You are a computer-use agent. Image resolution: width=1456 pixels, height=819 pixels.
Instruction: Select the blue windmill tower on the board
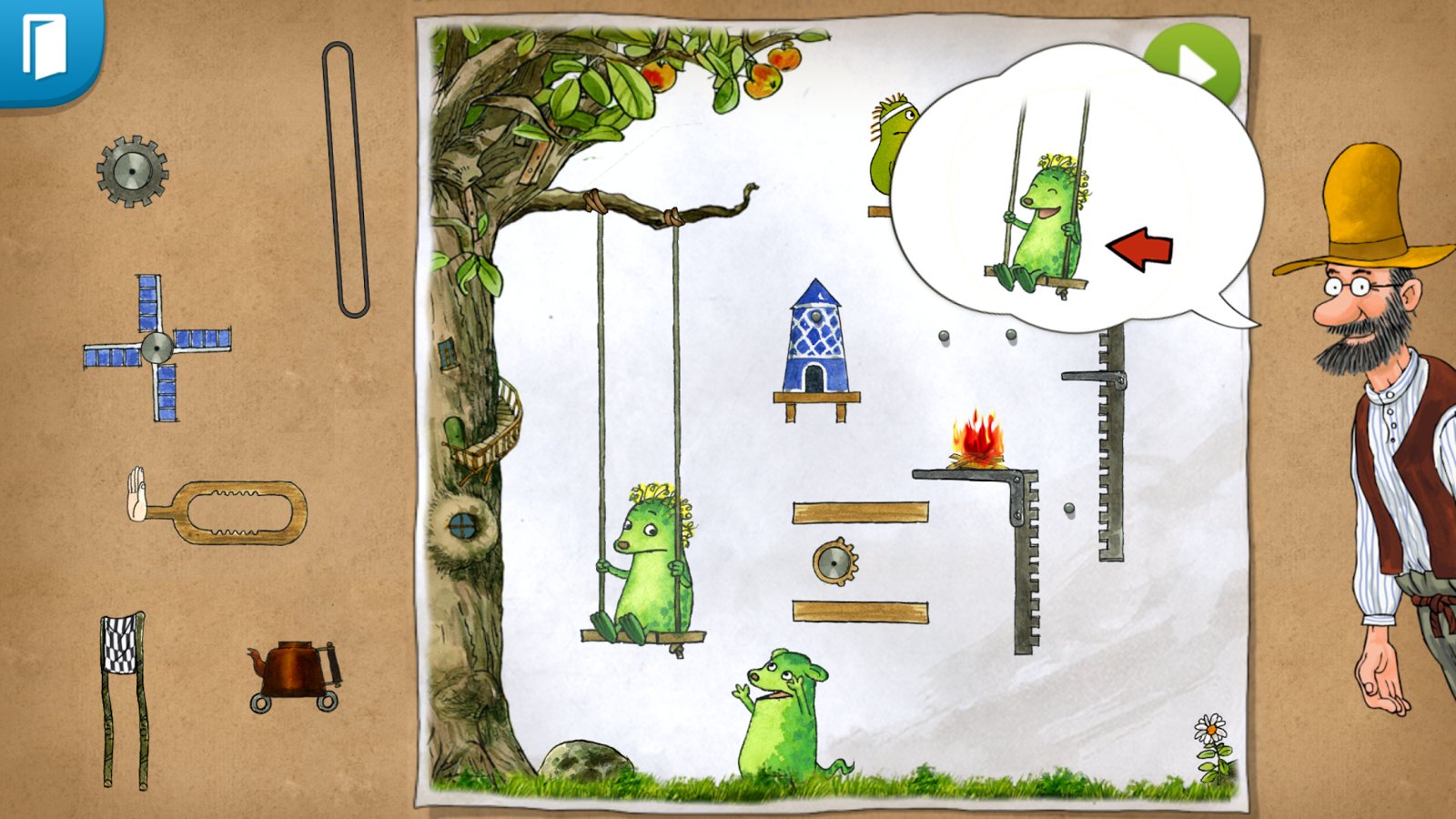click(814, 341)
